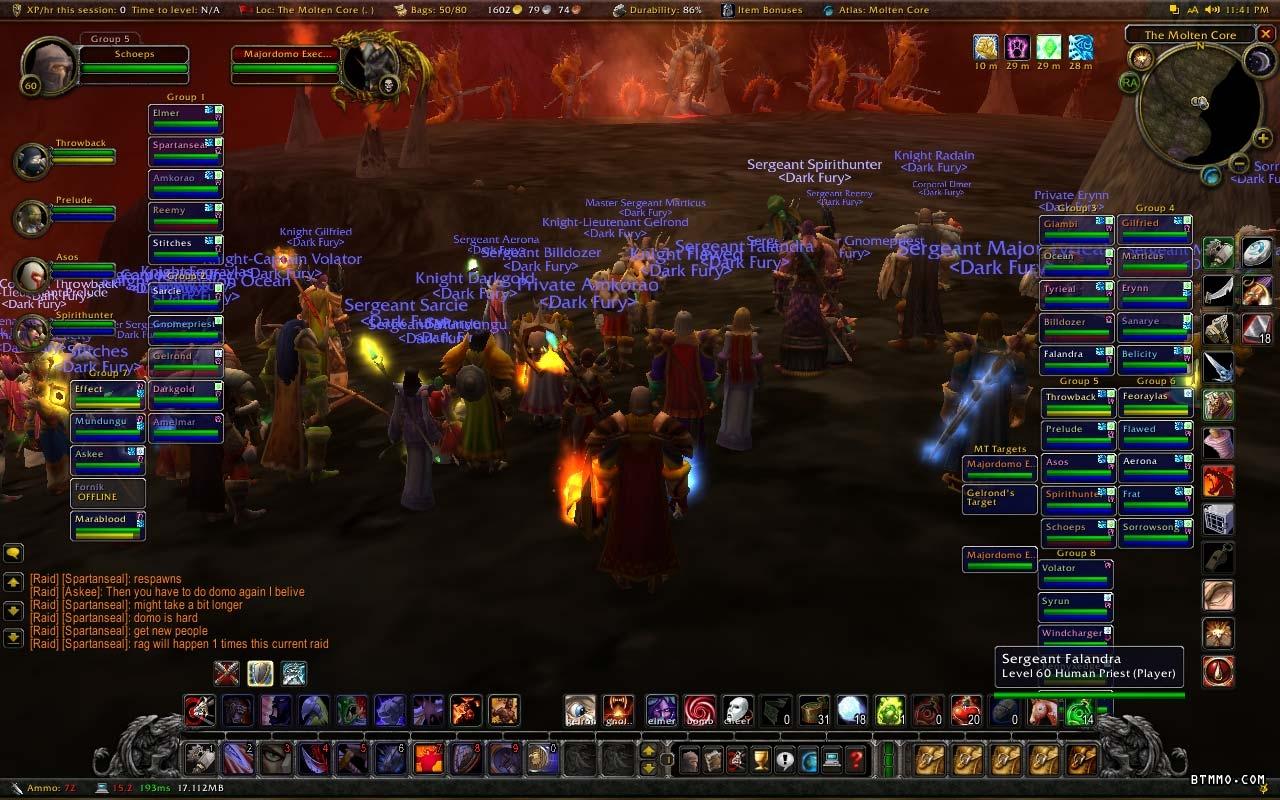Click the Atlas: Molten Core top bar entry
This screenshot has height=800, width=1280.
point(876,10)
